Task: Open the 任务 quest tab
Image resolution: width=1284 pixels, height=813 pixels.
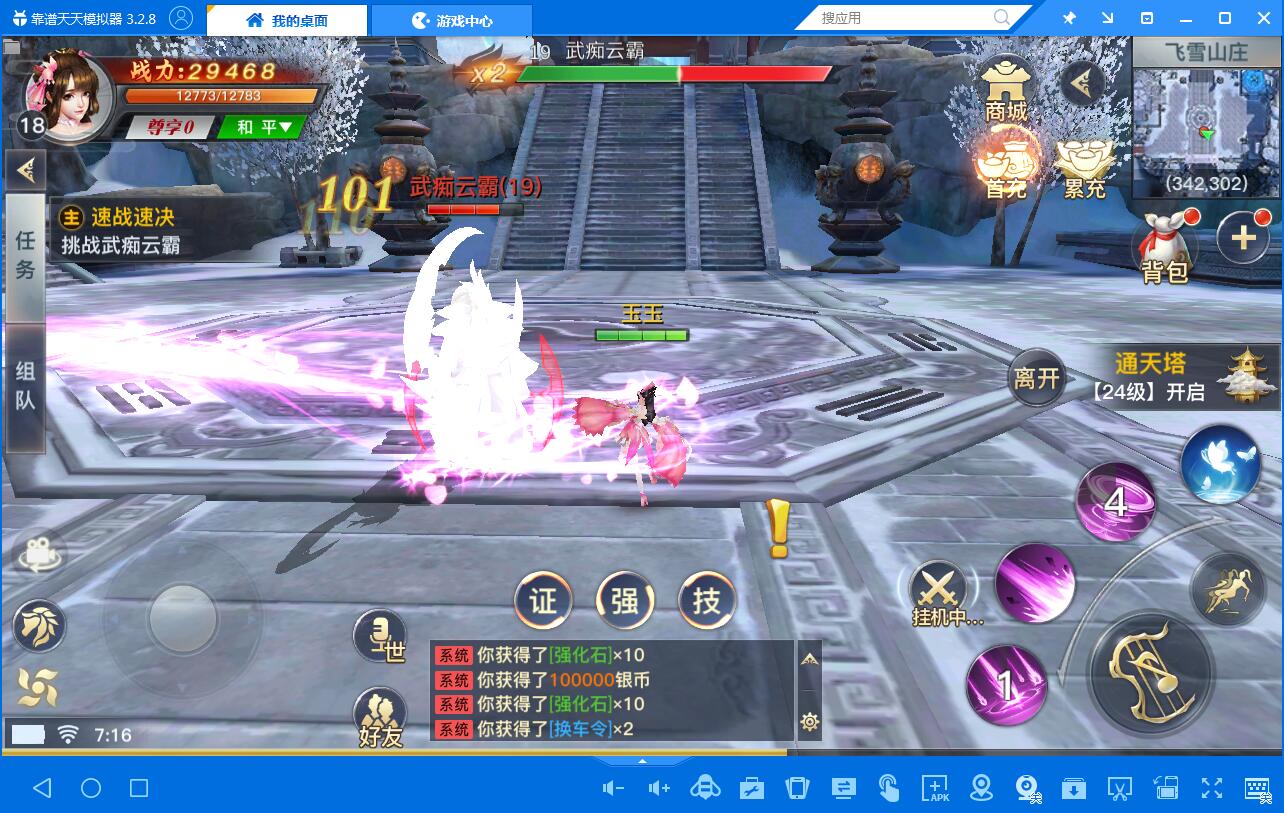Action: tap(25, 256)
